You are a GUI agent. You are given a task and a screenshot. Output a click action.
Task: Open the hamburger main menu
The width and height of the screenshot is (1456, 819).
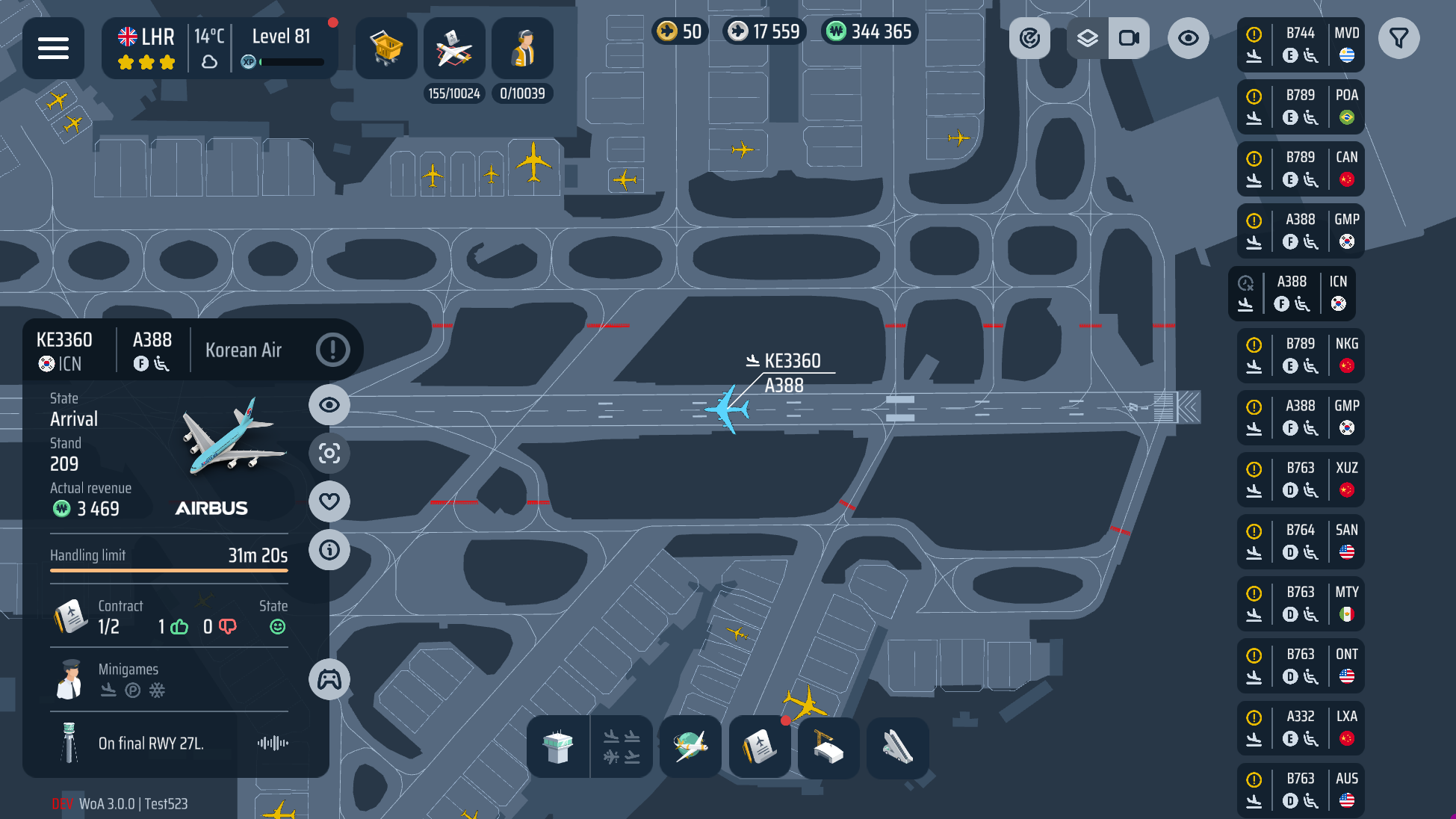pyautogui.click(x=53, y=48)
